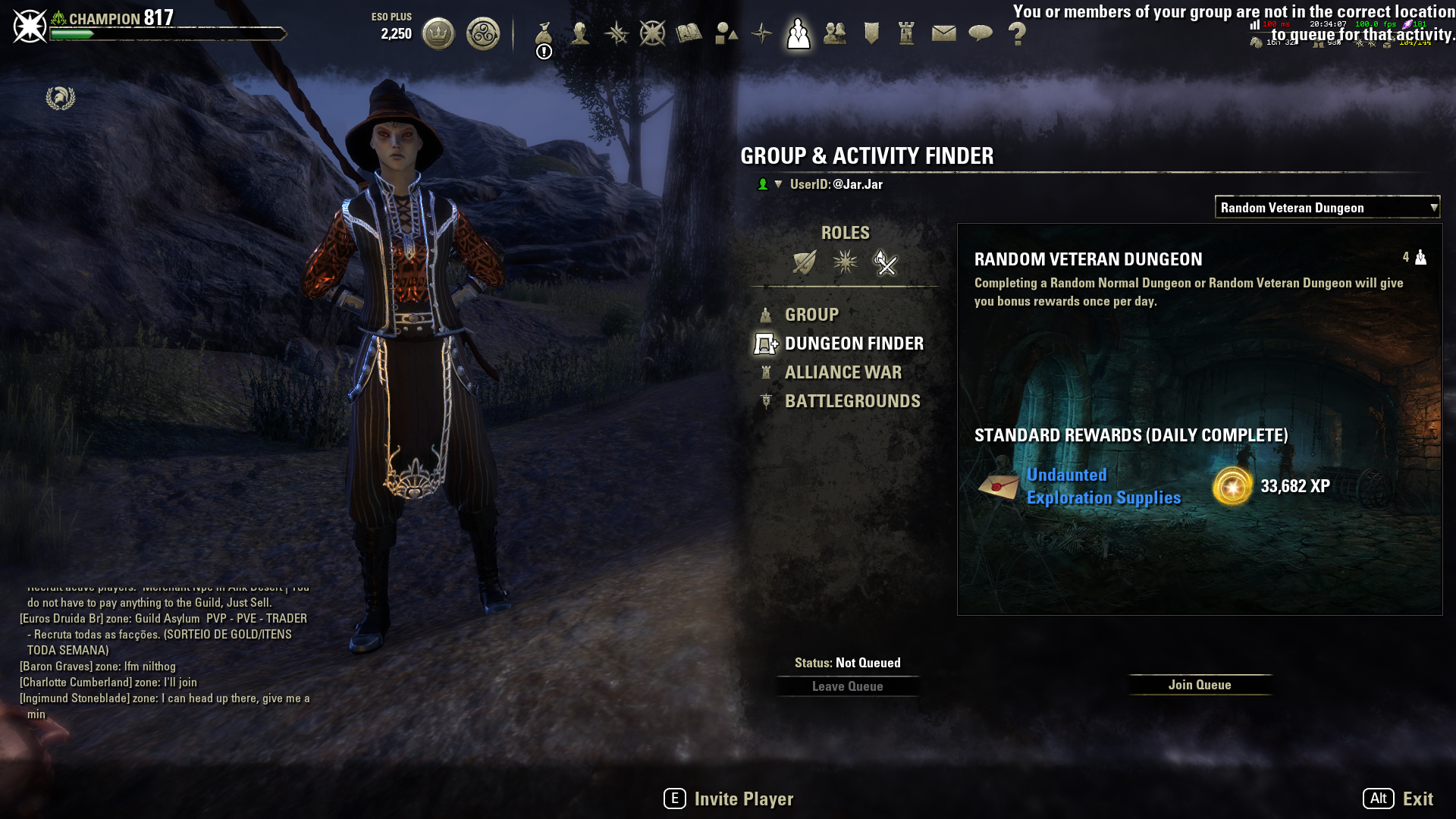Switch to the Group section

pyautogui.click(x=811, y=315)
